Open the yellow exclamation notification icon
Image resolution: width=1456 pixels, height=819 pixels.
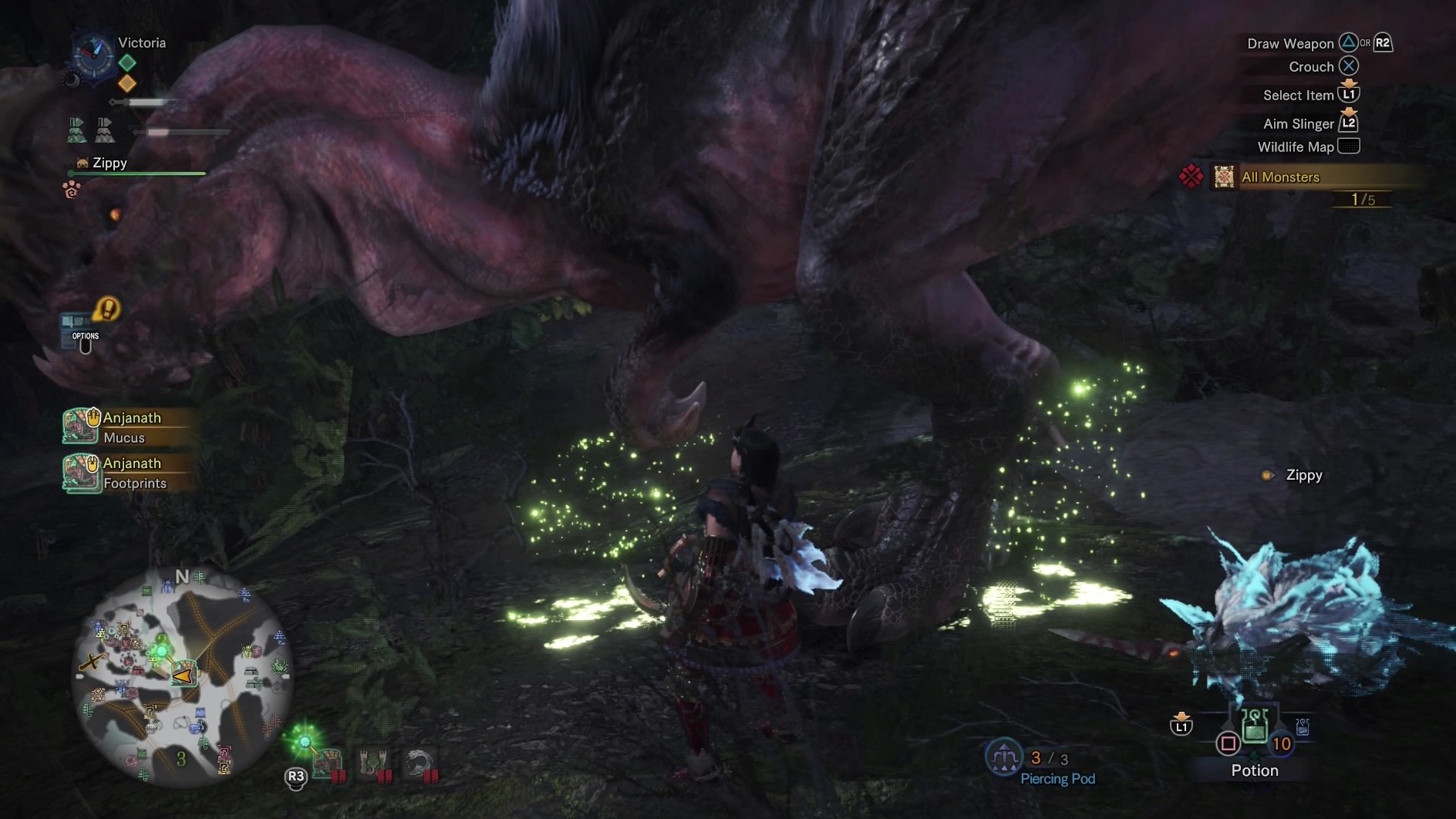click(107, 309)
